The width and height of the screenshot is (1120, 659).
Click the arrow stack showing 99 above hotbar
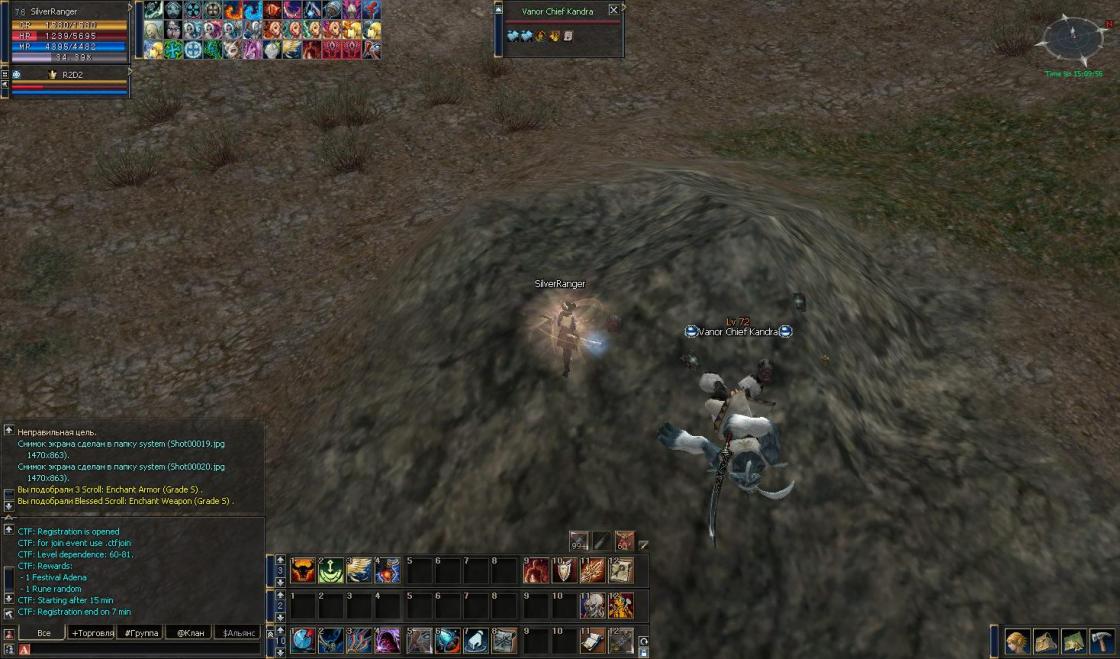579,542
